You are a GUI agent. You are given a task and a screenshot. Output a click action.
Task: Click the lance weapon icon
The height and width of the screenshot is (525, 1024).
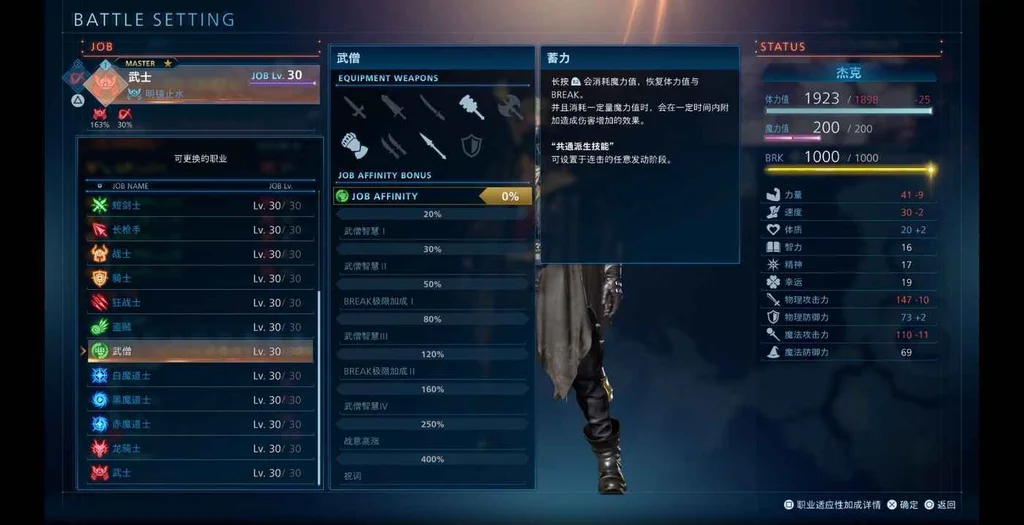click(x=432, y=146)
